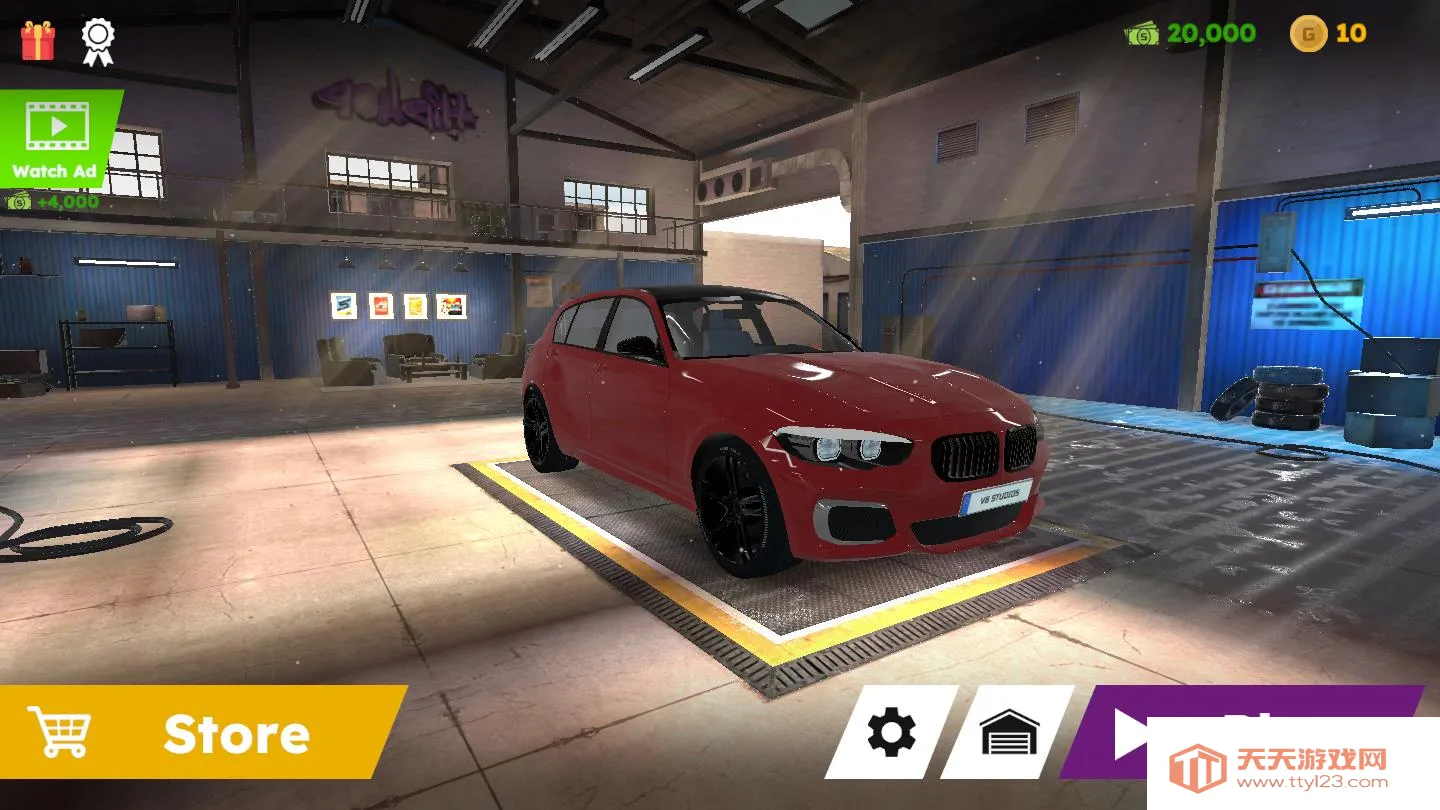Open settings with the gear icon
This screenshot has height=810, width=1440.
(x=891, y=732)
